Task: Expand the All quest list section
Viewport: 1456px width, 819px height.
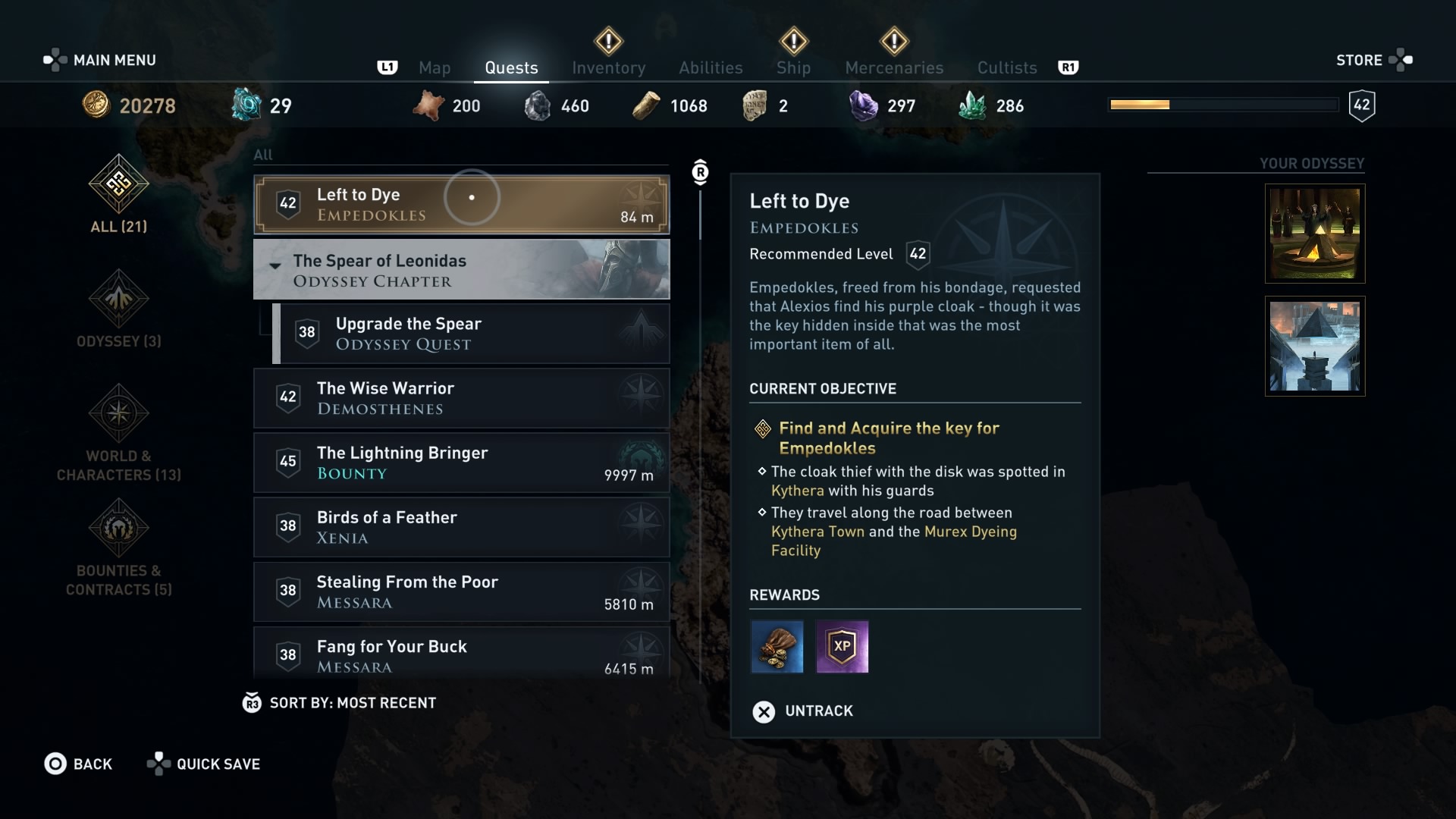Action: 263,155
